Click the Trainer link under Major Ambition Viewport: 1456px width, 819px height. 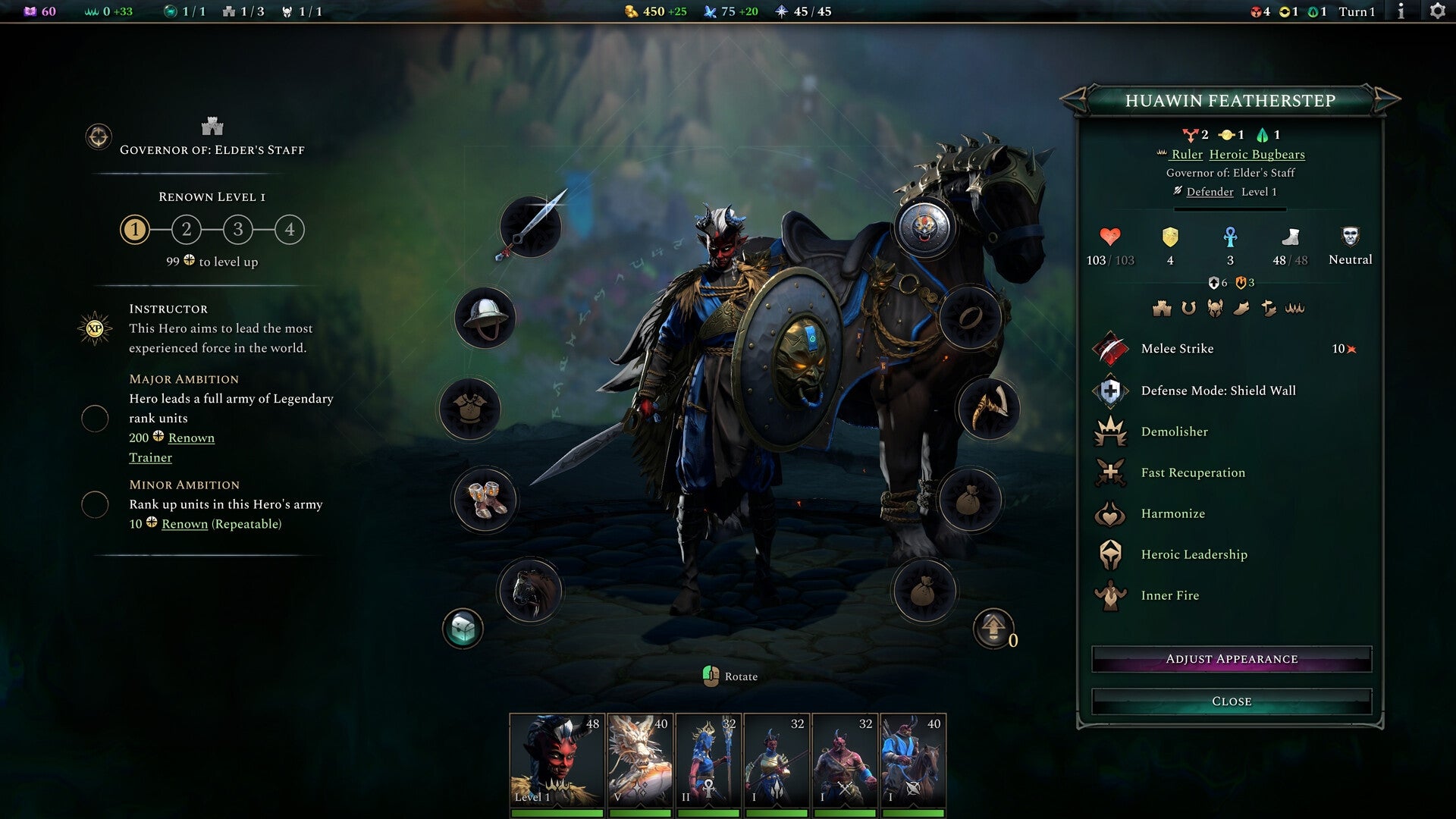[150, 457]
